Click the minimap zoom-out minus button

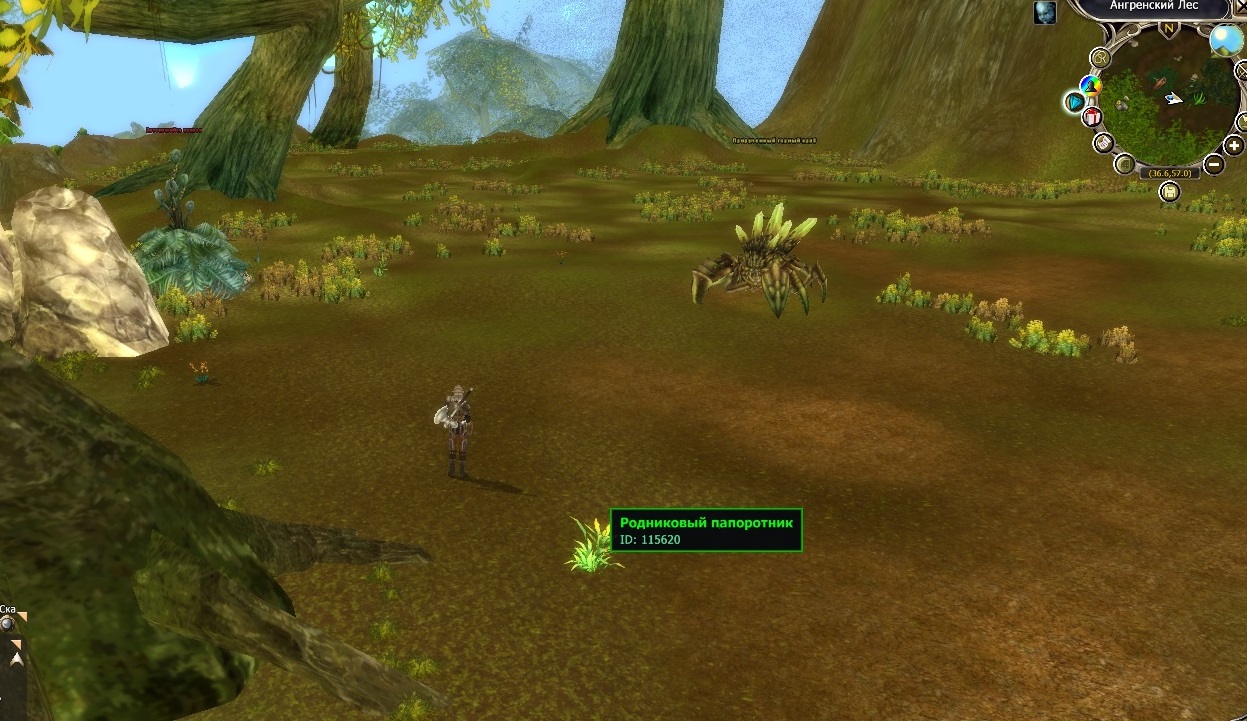pos(1214,165)
